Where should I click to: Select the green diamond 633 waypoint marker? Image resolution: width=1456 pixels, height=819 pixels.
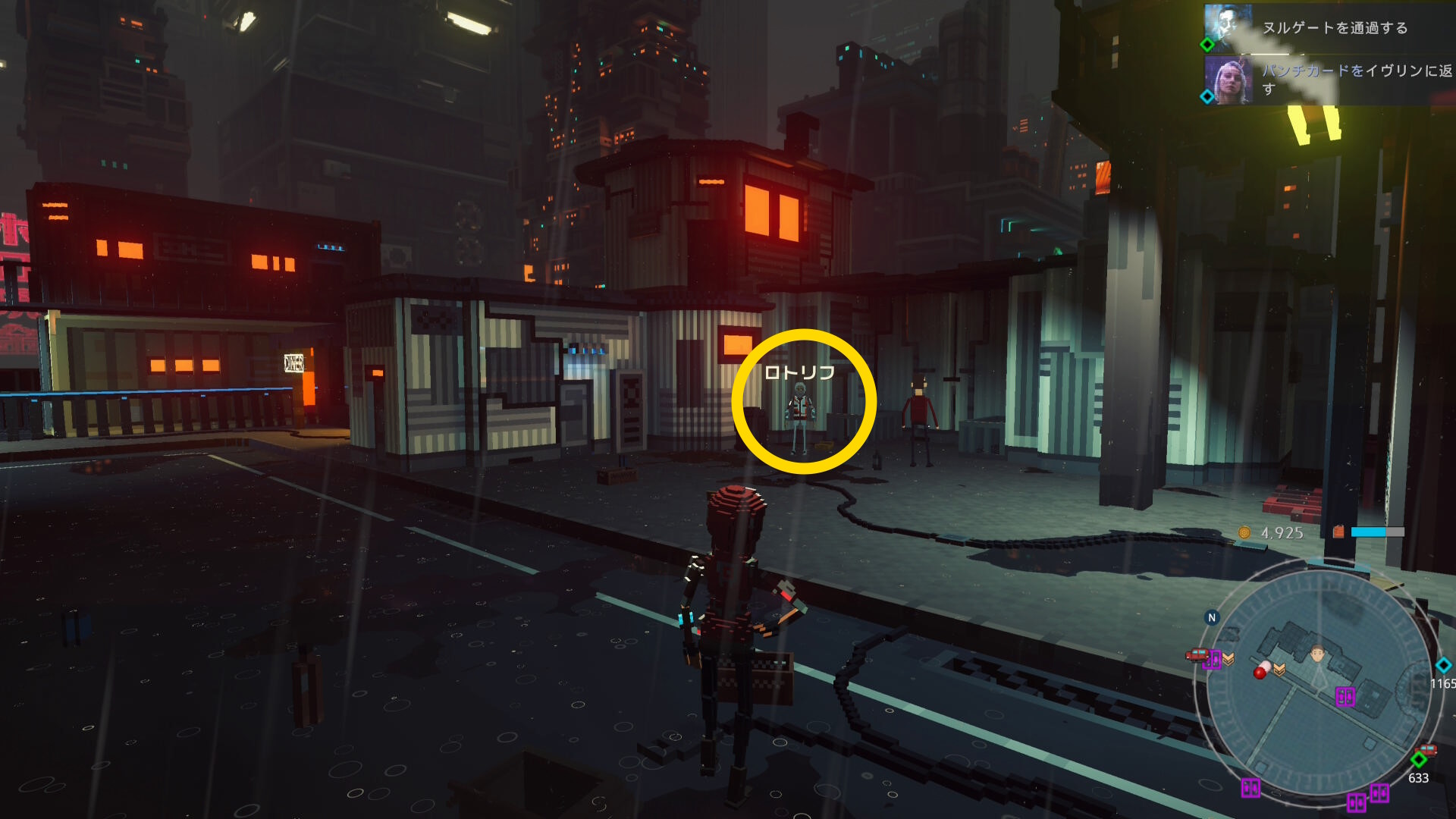pos(1419,760)
